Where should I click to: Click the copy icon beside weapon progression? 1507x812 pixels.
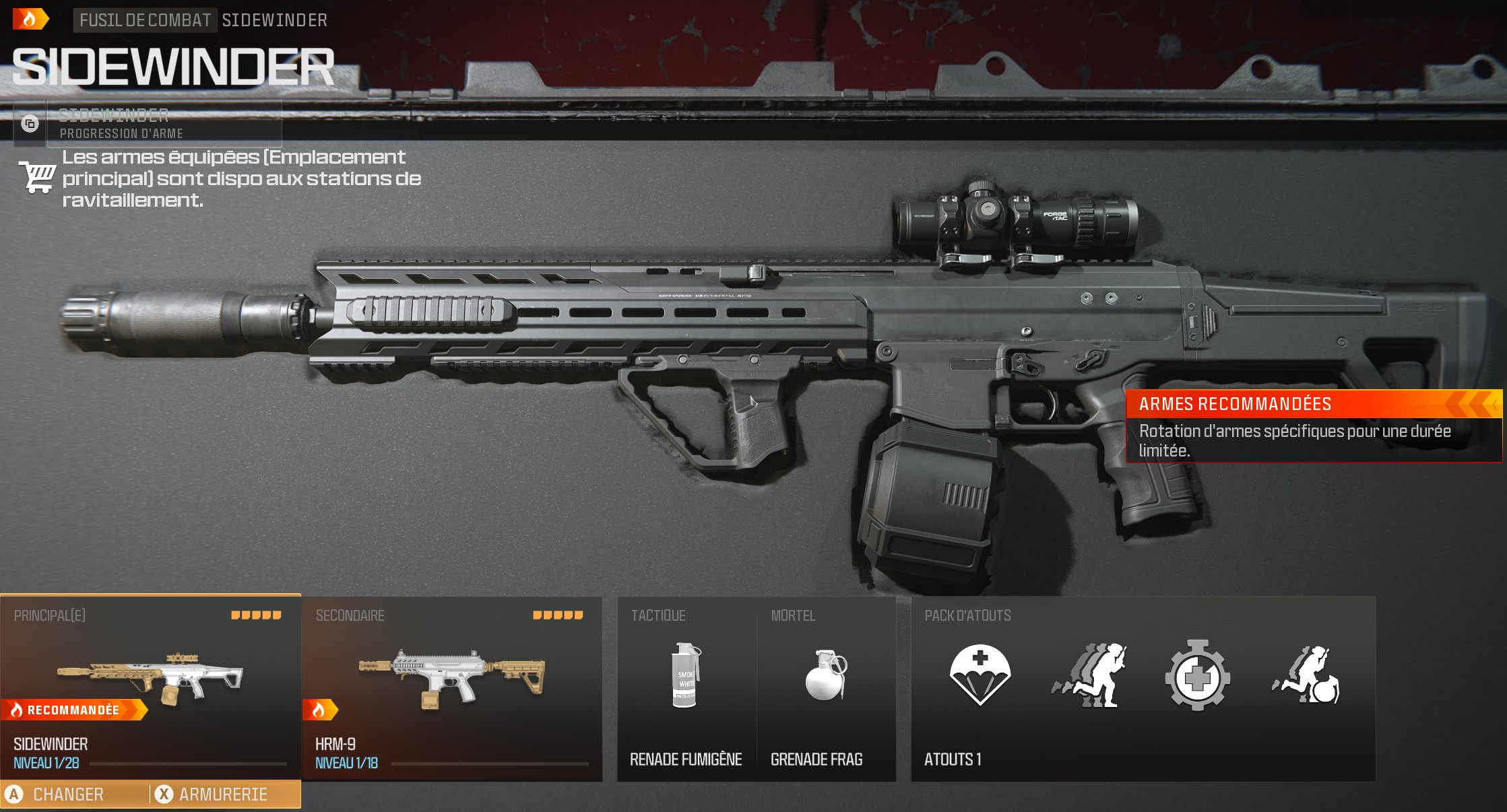[x=30, y=124]
